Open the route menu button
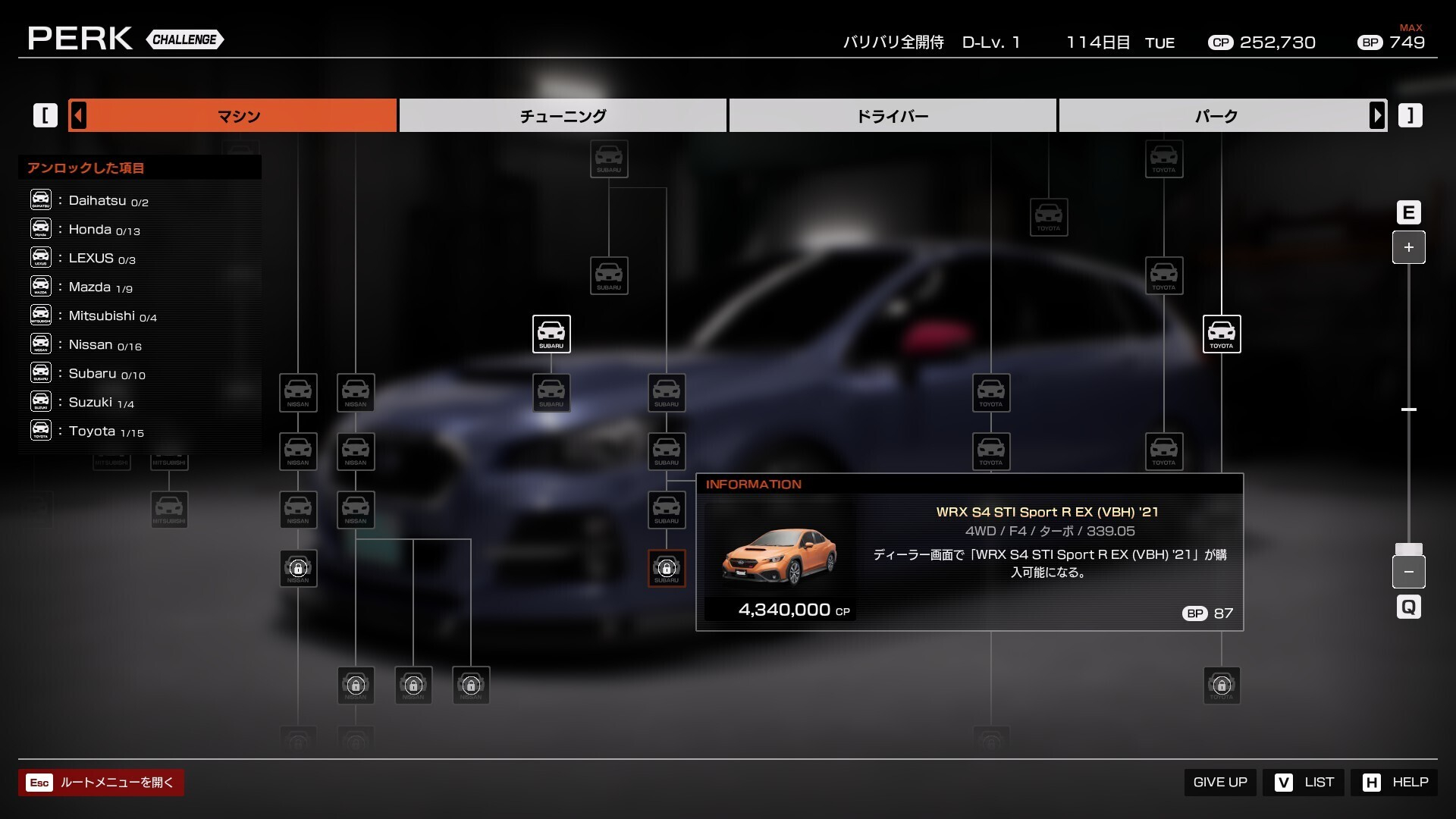 pyautogui.click(x=101, y=783)
